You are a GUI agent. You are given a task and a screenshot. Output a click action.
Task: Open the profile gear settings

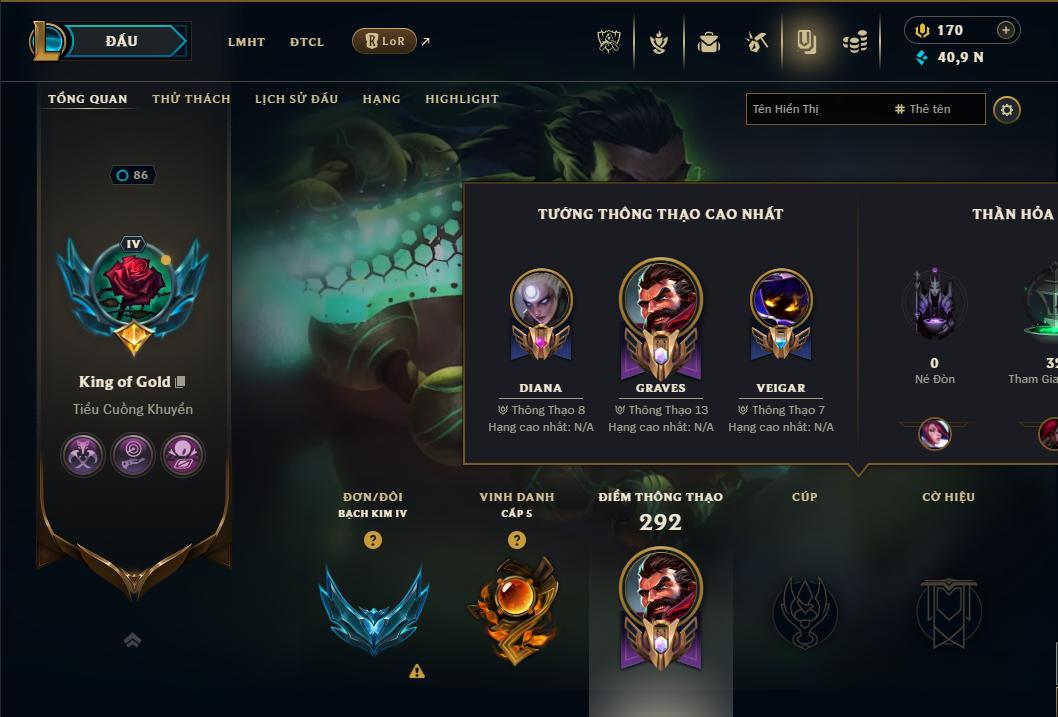(1007, 109)
